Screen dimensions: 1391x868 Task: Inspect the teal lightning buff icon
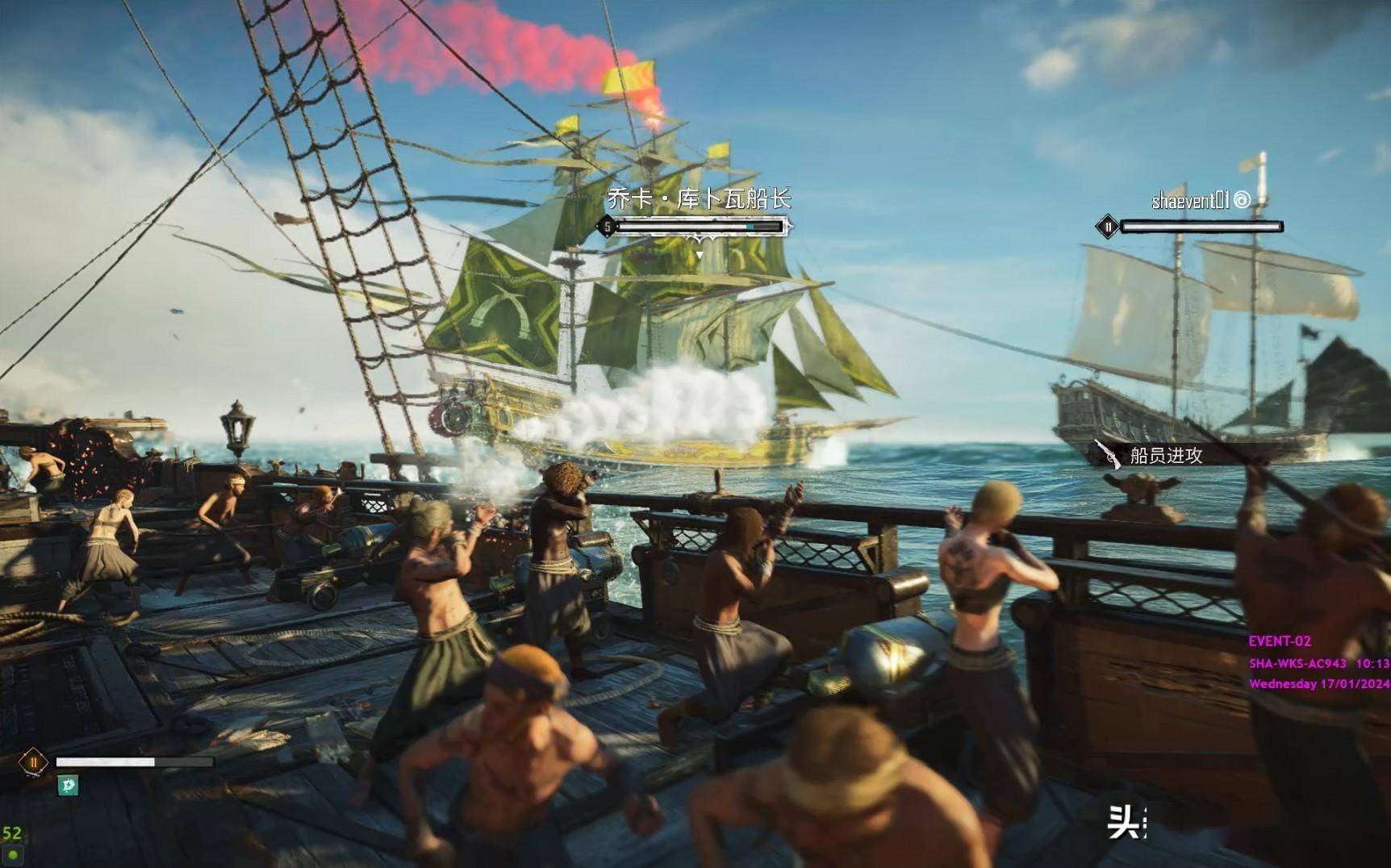pos(68,785)
